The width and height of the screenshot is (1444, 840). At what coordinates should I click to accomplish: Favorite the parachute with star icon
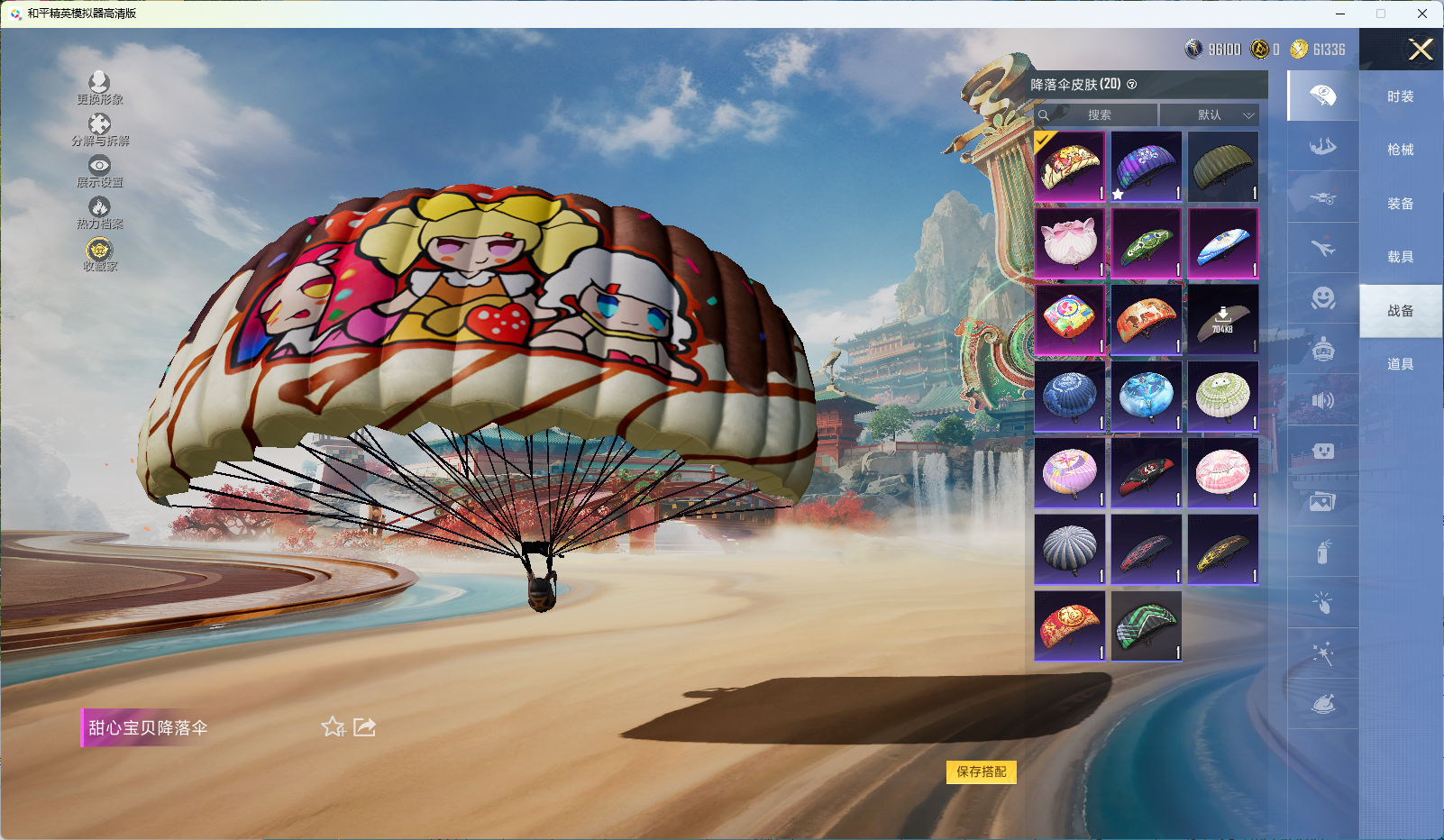click(333, 727)
